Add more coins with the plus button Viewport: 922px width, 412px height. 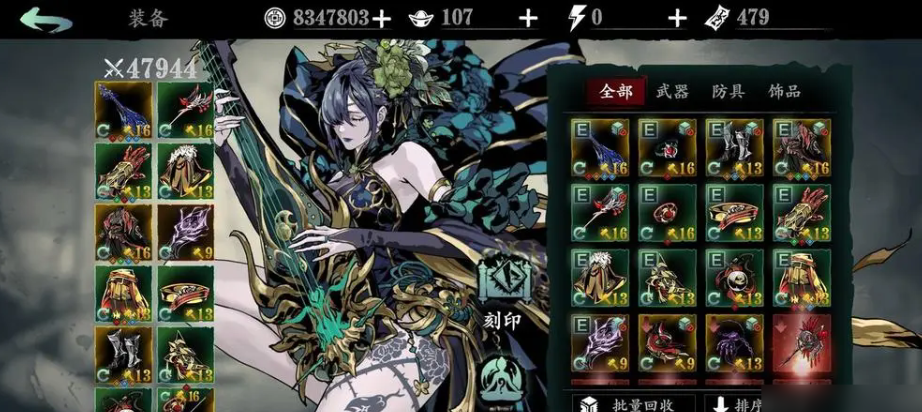(x=381, y=18)
